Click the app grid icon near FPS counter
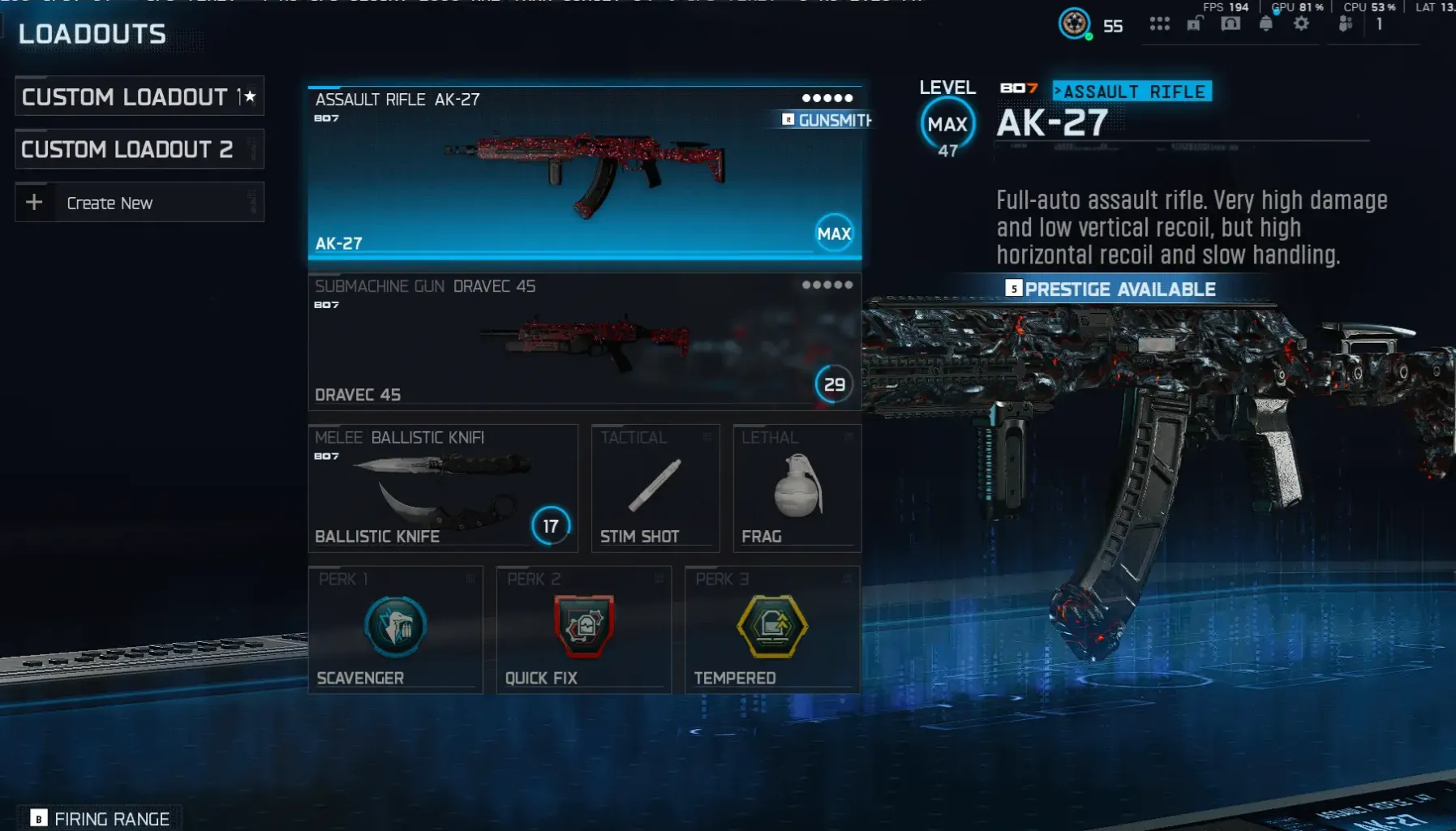This screenshot has height=831, width=1456. click(x=1160, y=23)
